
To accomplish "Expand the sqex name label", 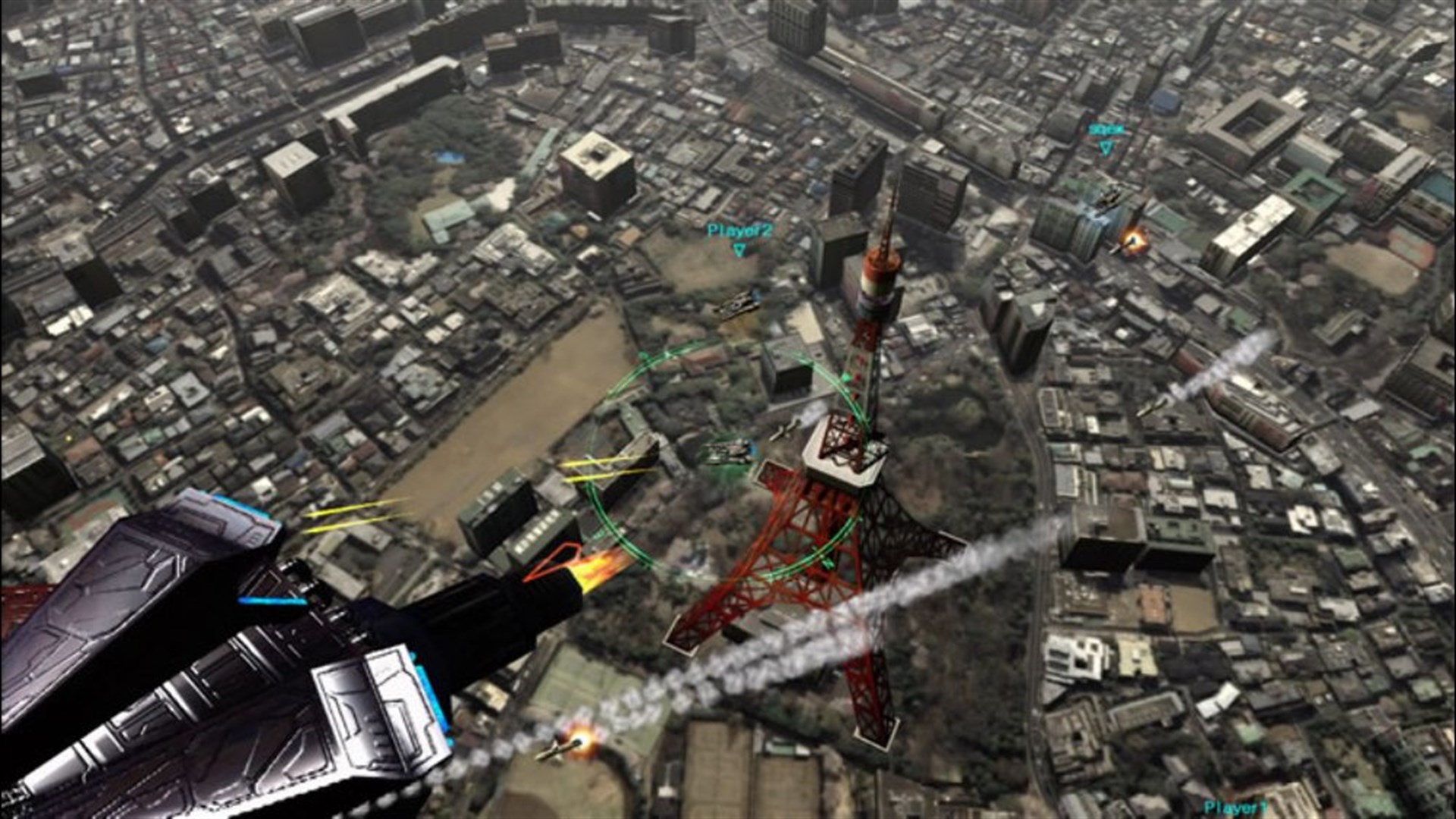I will [1106, 129].
